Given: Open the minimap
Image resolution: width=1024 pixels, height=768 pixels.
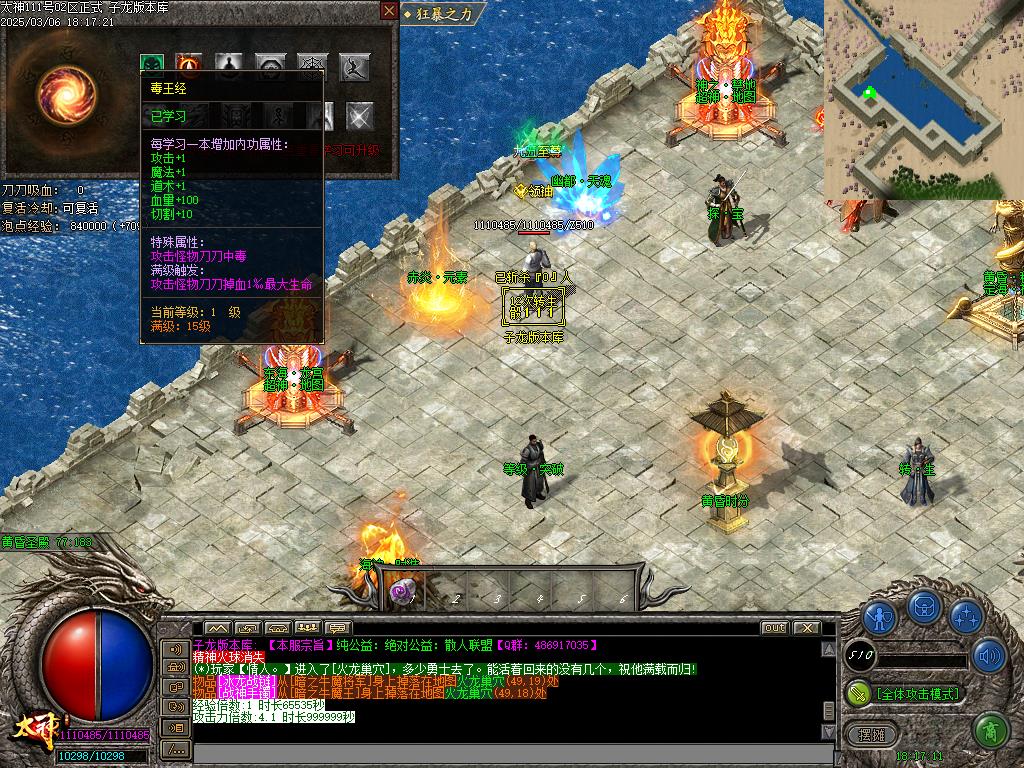Looking at the screenshot, I should pos(923,98).
